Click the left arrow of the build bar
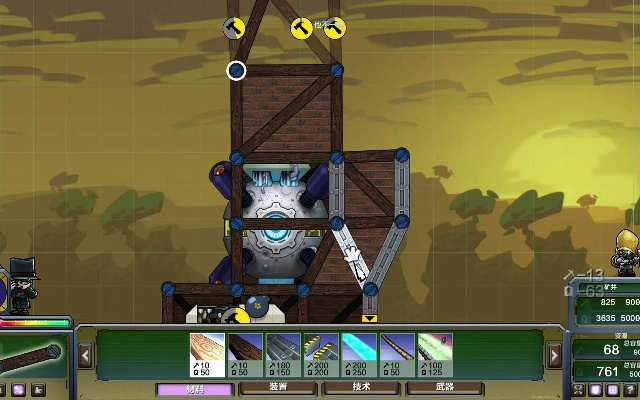This screenshot has height=400, width=640. pos(85,355)
